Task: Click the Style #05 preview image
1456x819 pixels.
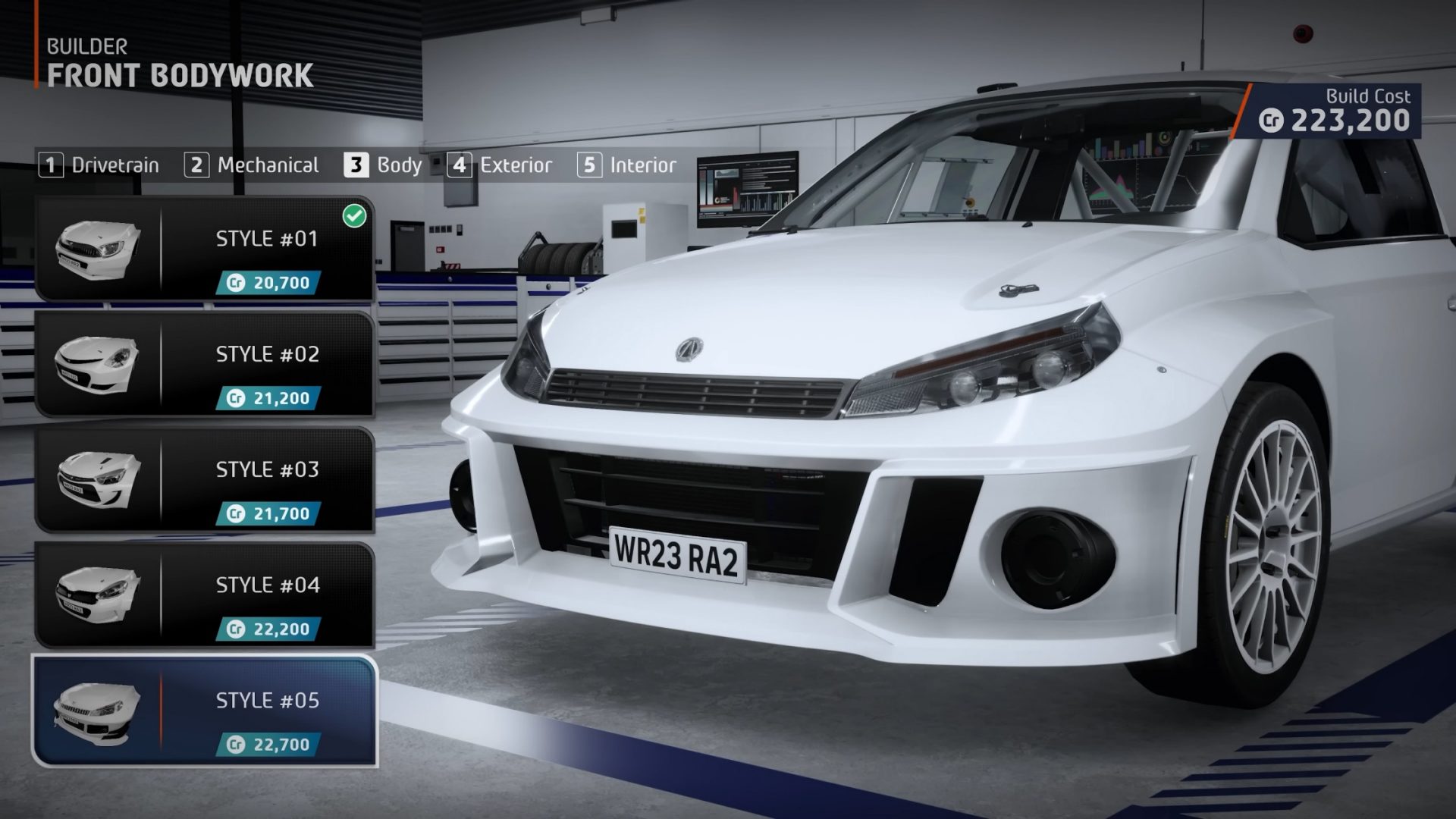Action: coord(96,713)
